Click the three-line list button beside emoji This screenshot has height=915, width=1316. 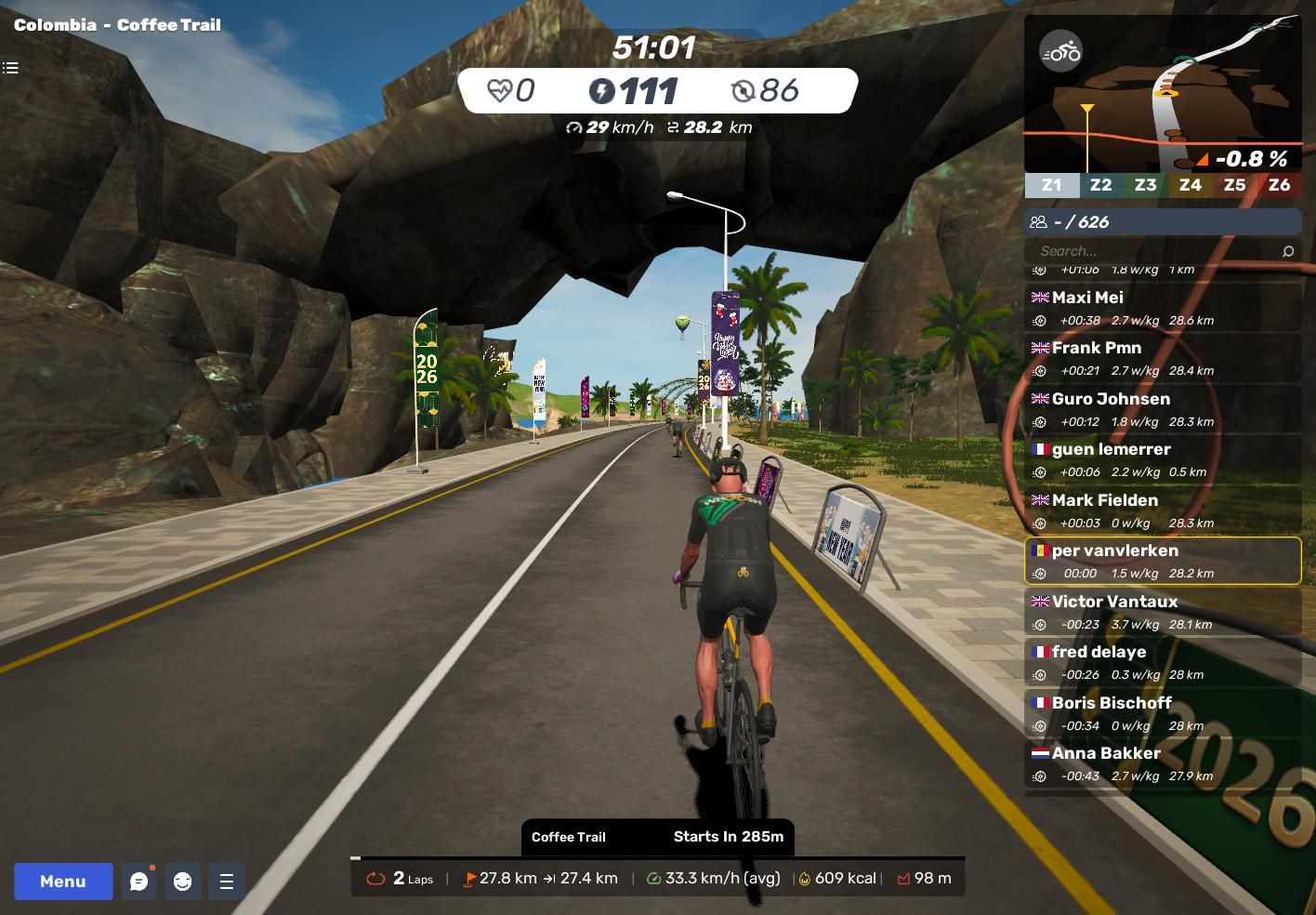226,881
